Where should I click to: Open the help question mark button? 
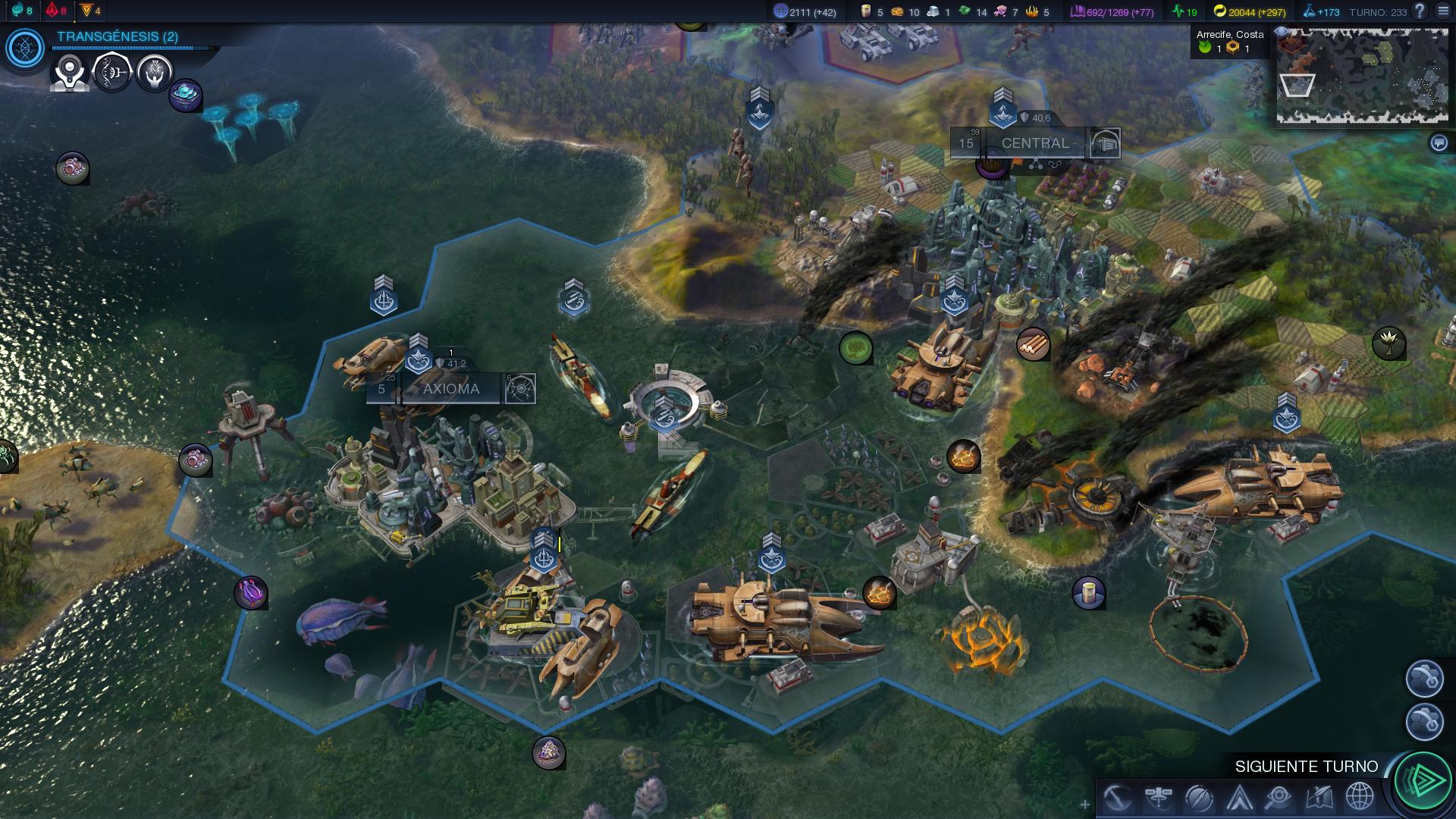(1420, 11)
